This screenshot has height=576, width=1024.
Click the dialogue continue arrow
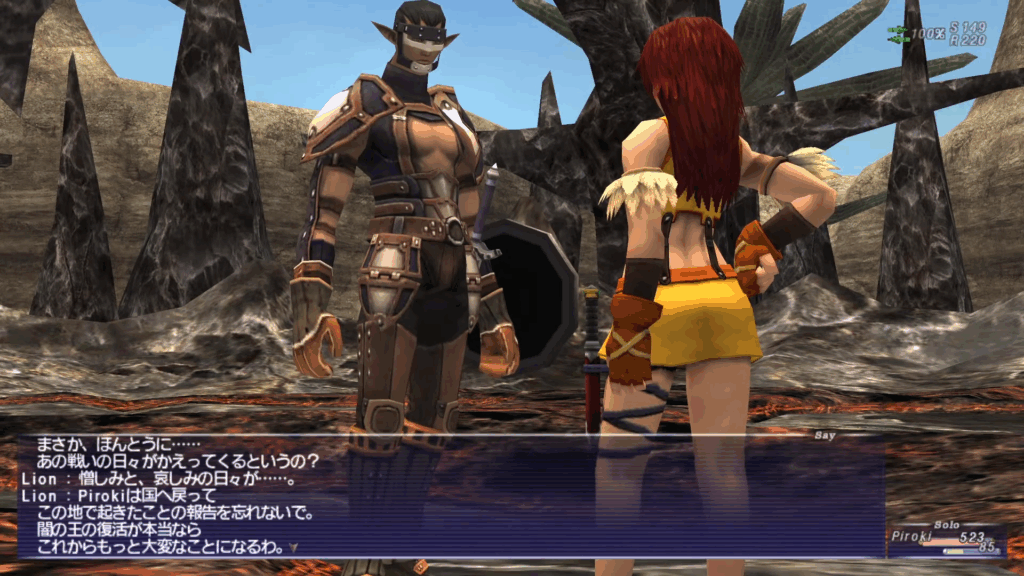click(293, 548)
